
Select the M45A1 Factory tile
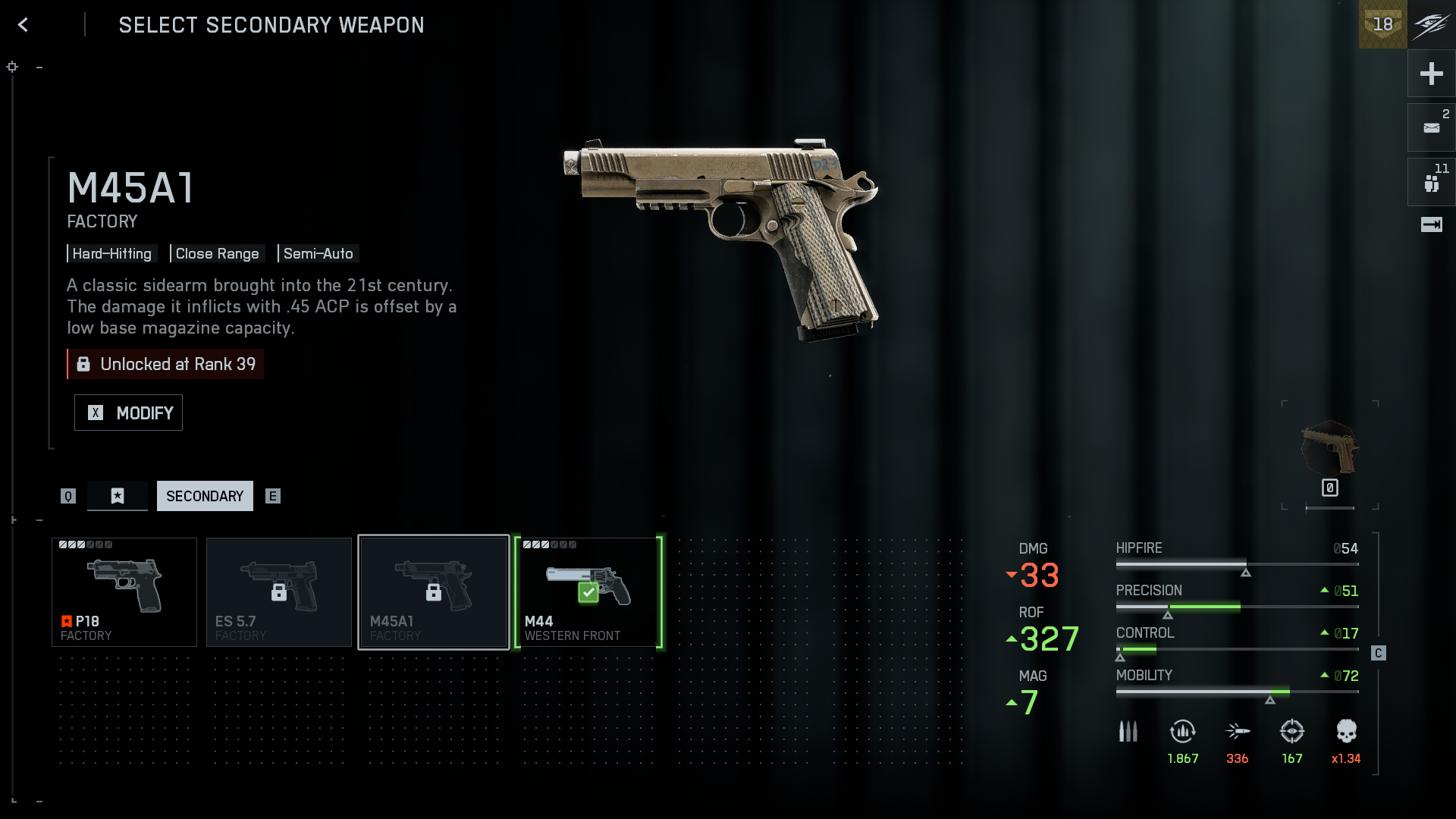(x=434, y=592)
